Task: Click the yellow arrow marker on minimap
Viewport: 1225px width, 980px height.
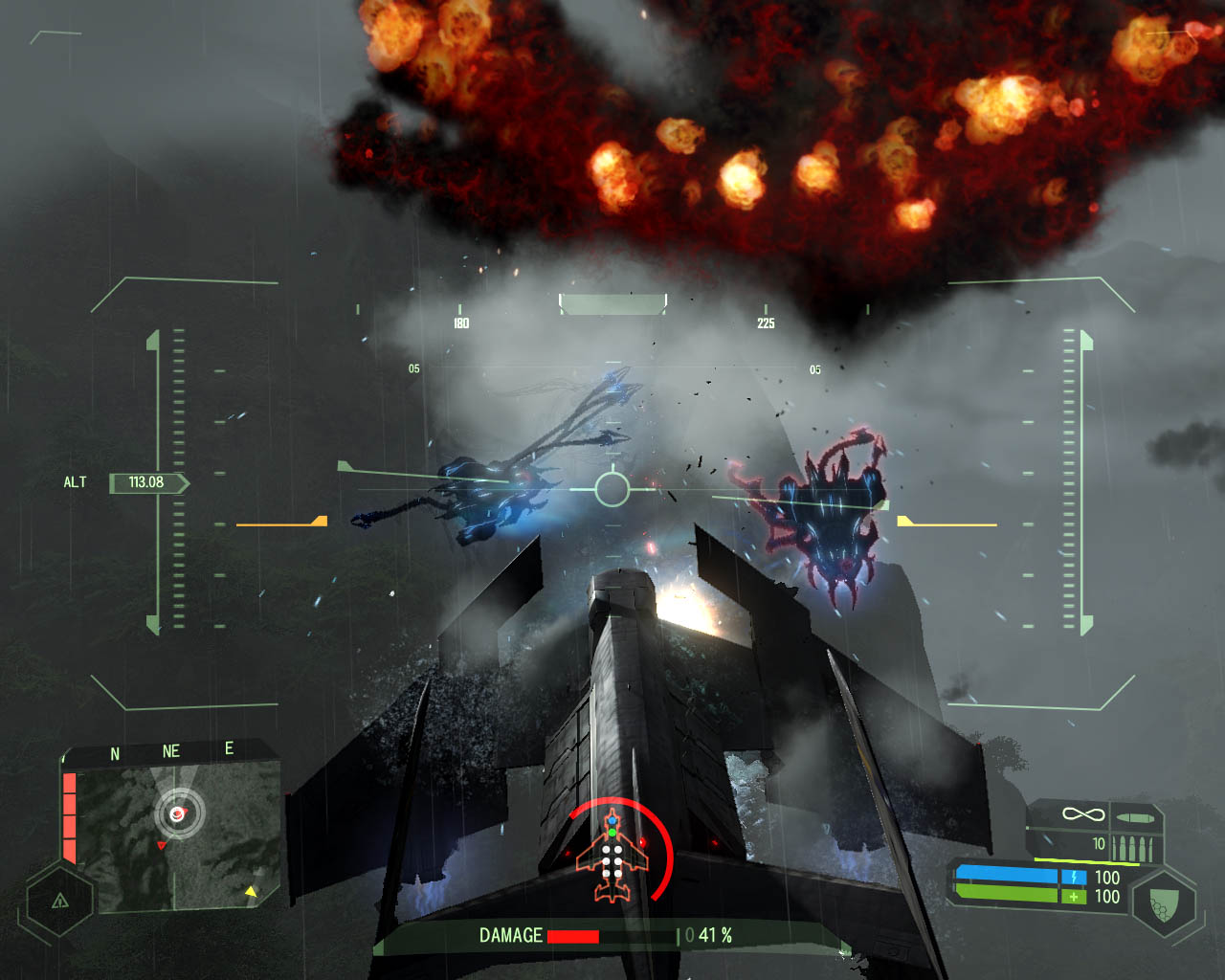Action: click(251, 892)
